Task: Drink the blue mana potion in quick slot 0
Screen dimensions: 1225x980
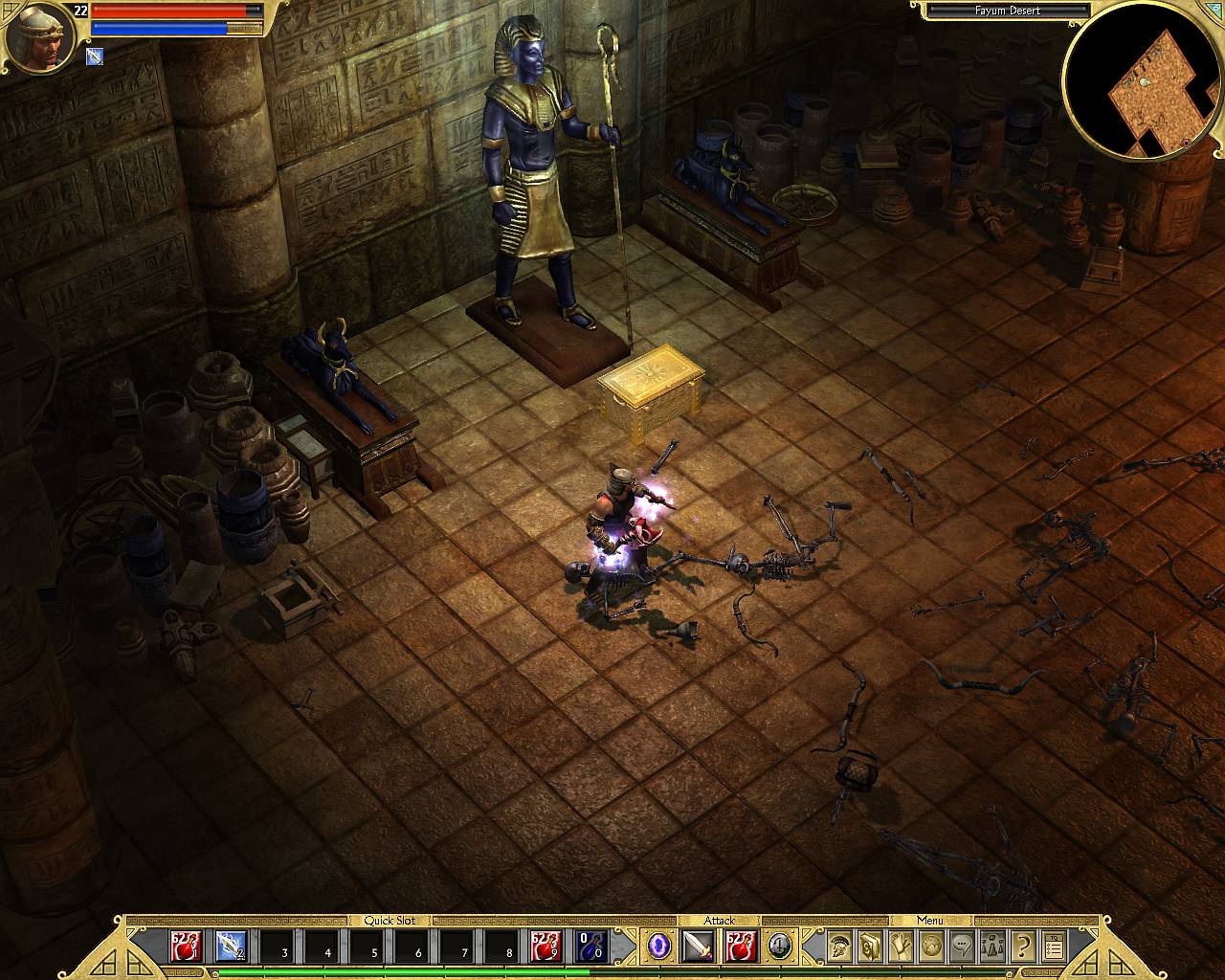Action: pyautogui.click(x=591, y=946)
